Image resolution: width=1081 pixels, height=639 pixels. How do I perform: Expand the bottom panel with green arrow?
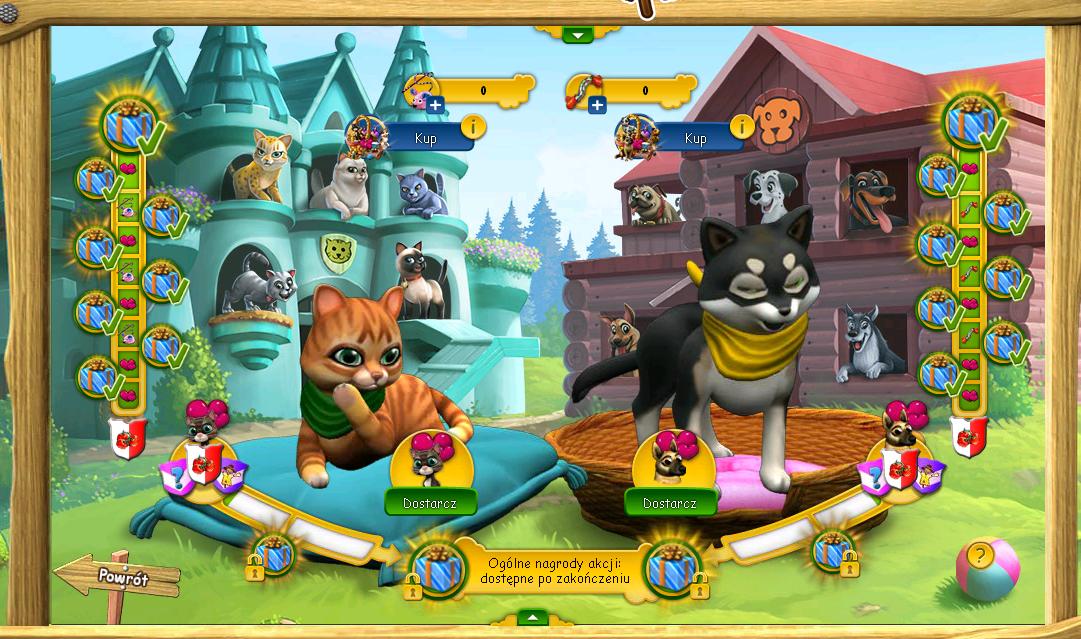pyautogui.click(x=532, y=617)
